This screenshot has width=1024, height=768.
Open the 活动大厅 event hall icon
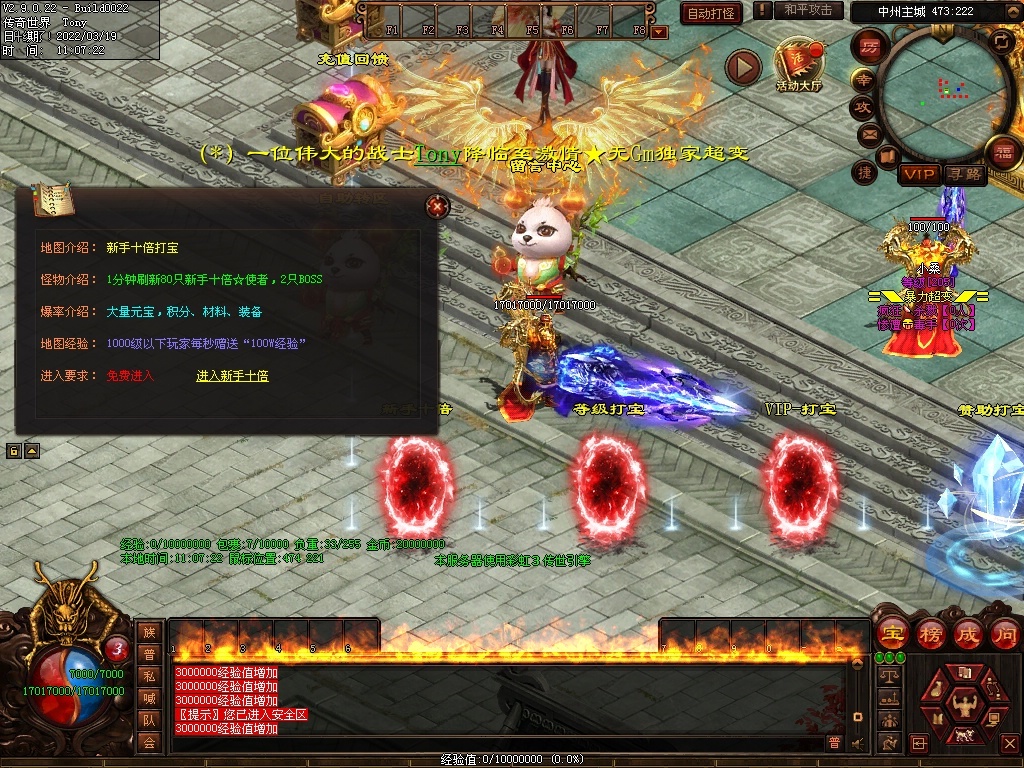point(798,64)
